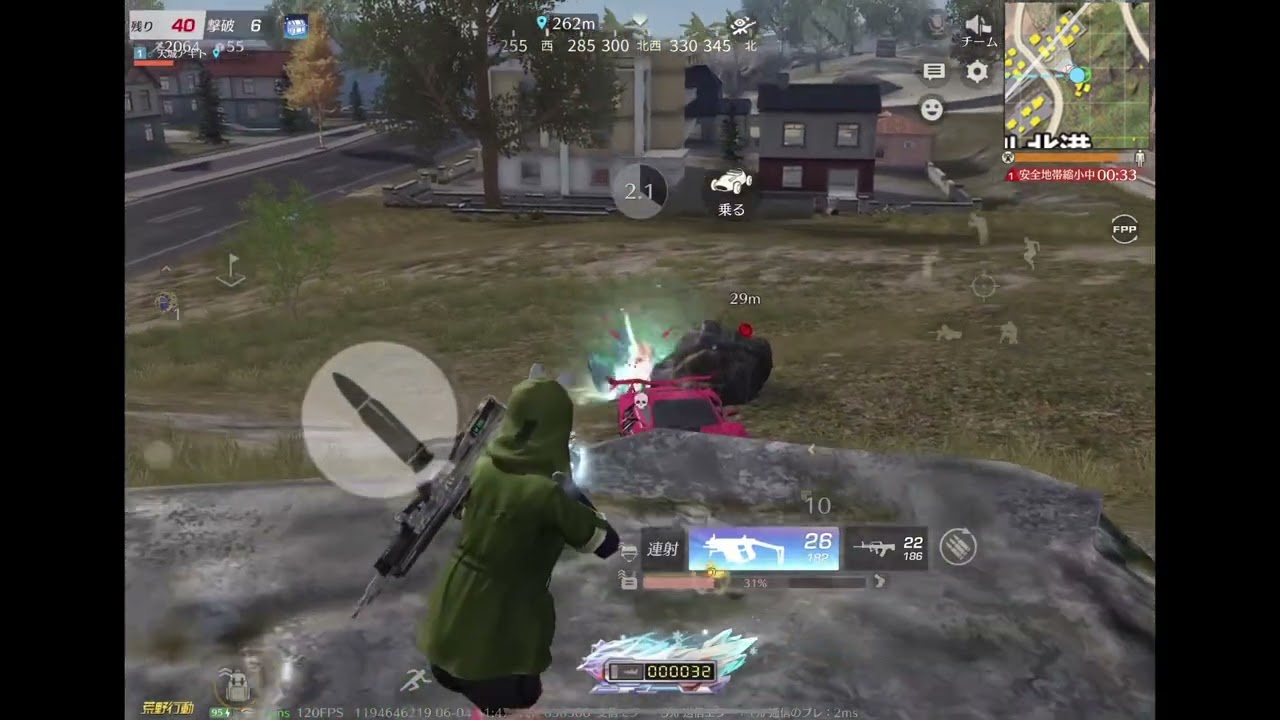Toggle the チーム voice speaker
Screen dimensions: 1280x720
tap(978, 30)
